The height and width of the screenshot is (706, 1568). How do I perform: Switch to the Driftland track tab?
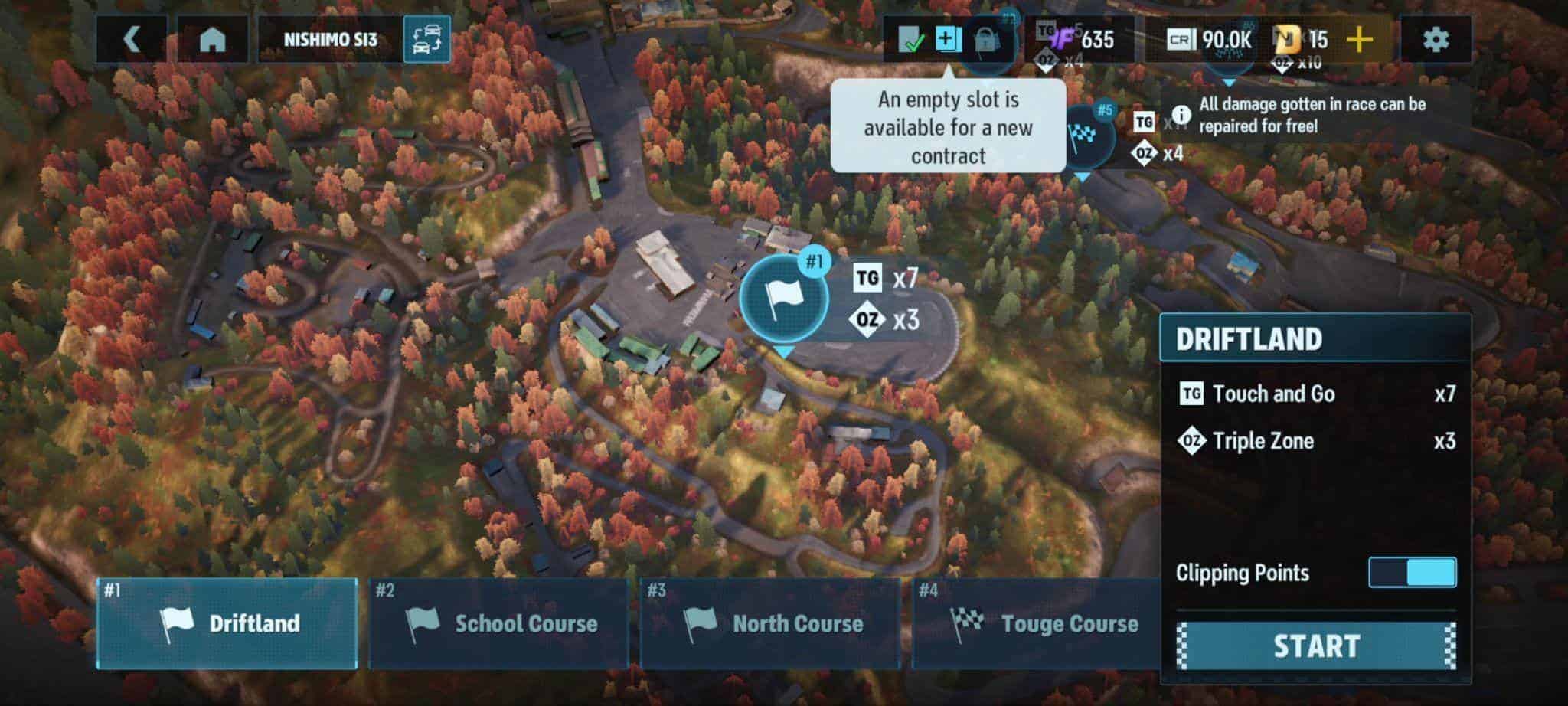point(227,623)
